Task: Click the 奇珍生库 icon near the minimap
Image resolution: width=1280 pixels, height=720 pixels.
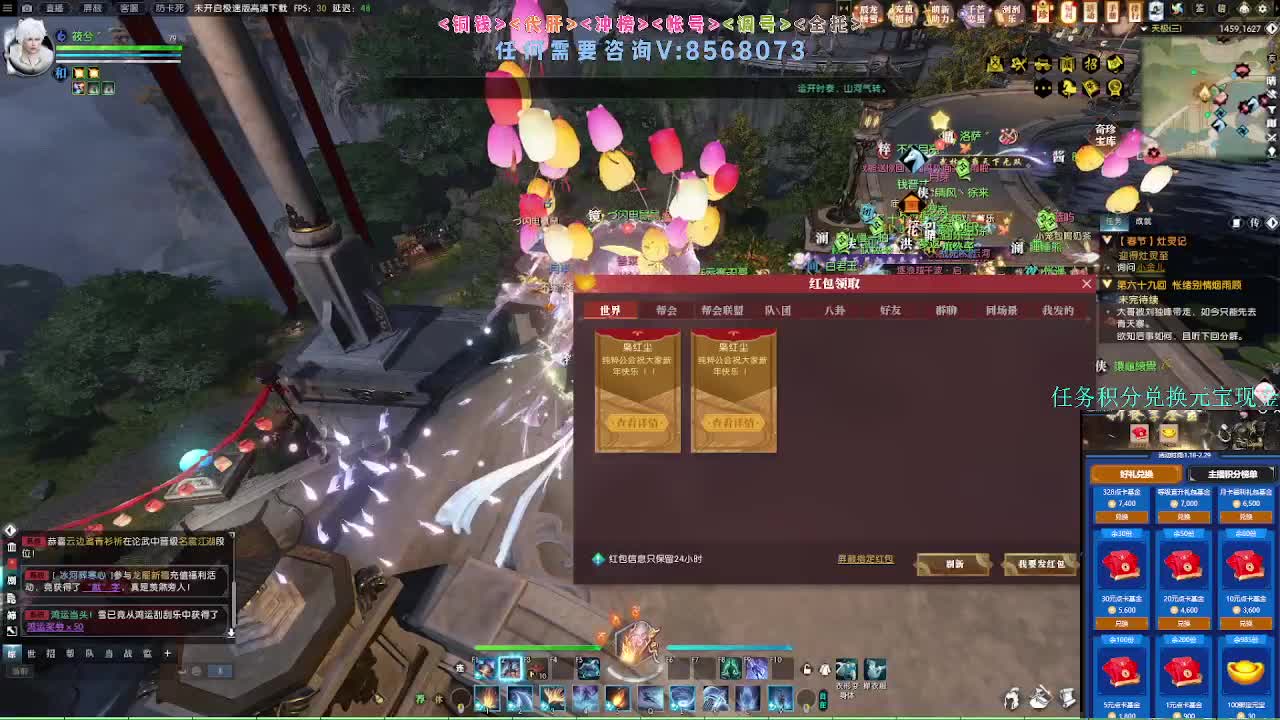Action: tap(1104, 133)
